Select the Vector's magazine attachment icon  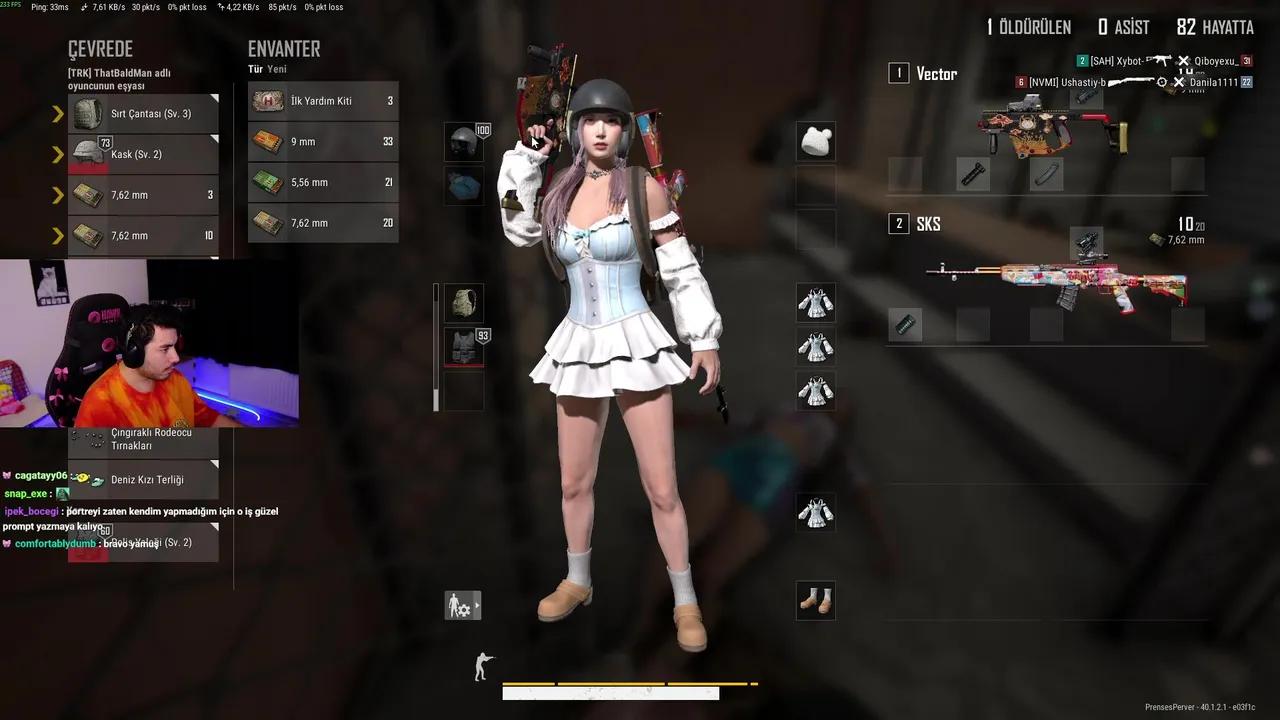[x=1046, y=173]
